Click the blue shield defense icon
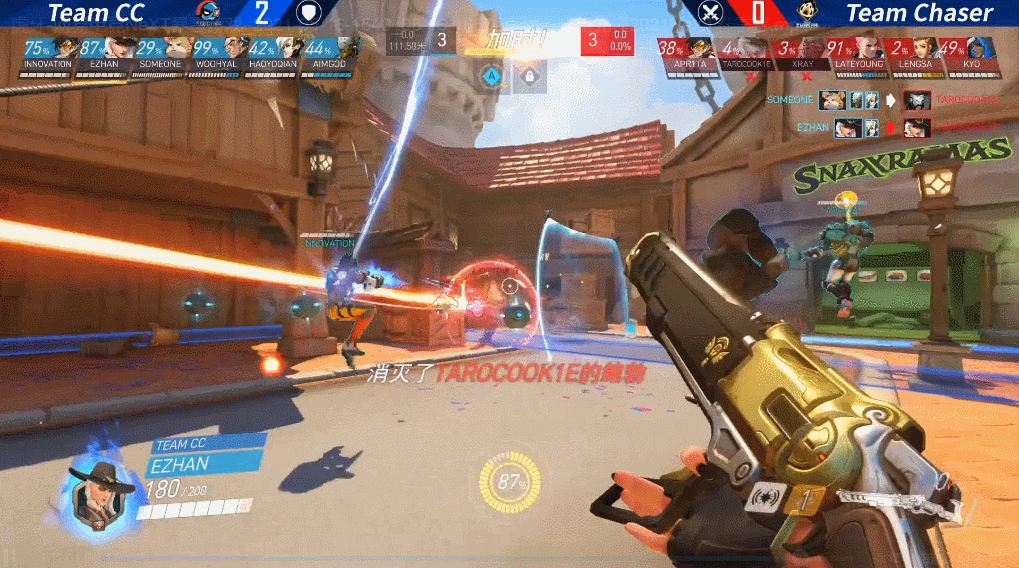This screenshot has height=568, width=1019. [x=309, y=12]
